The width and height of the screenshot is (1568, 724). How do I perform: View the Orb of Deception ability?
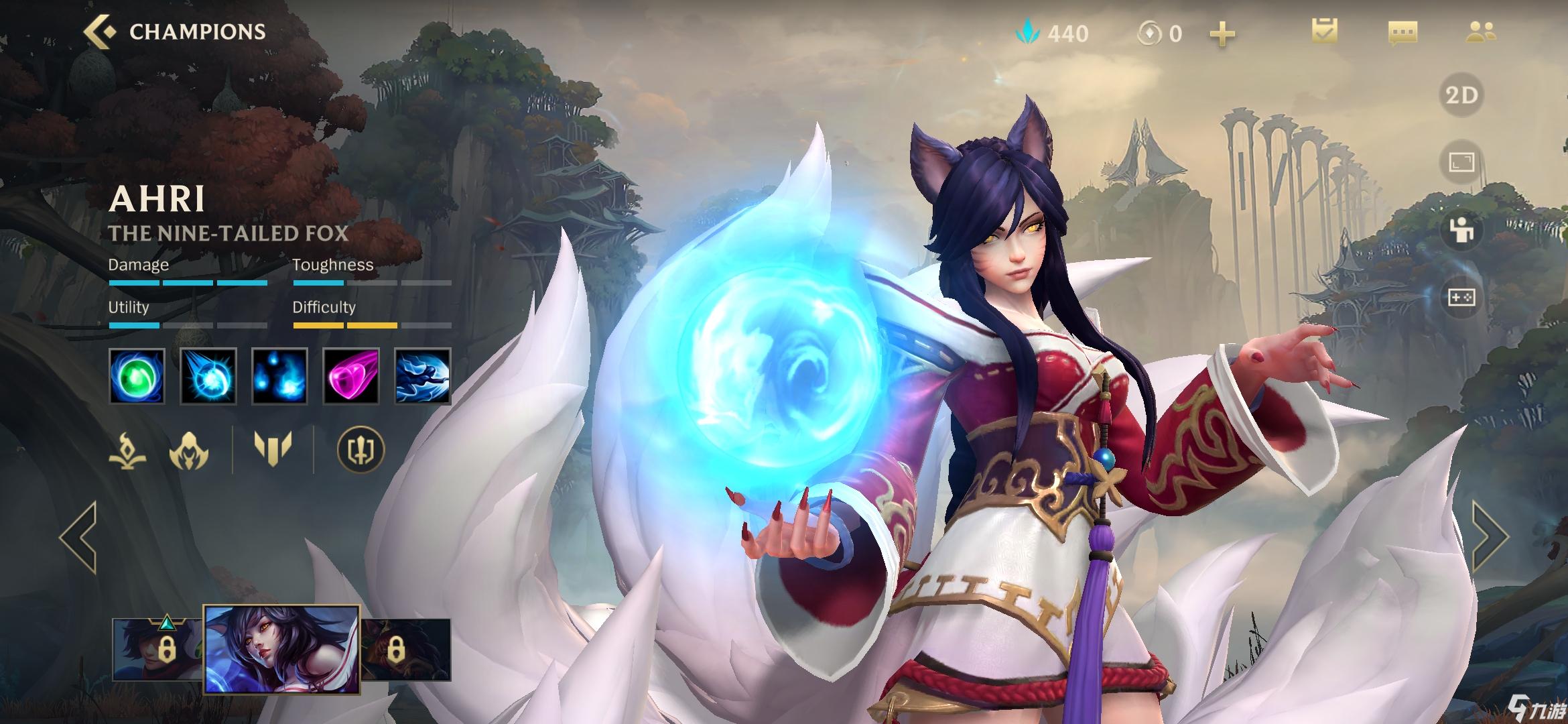[x=208, y=376]
